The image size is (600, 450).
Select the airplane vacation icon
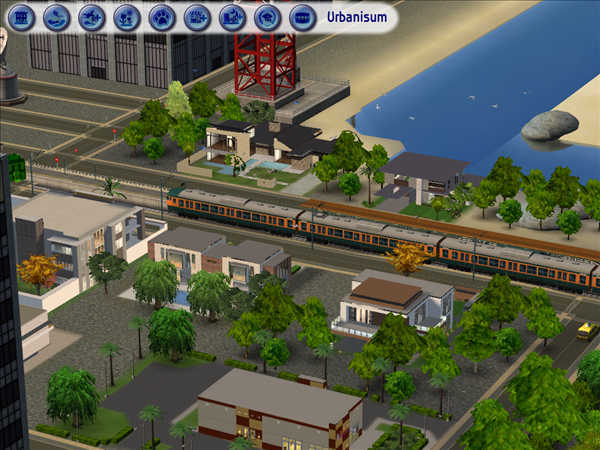[92, 17]
